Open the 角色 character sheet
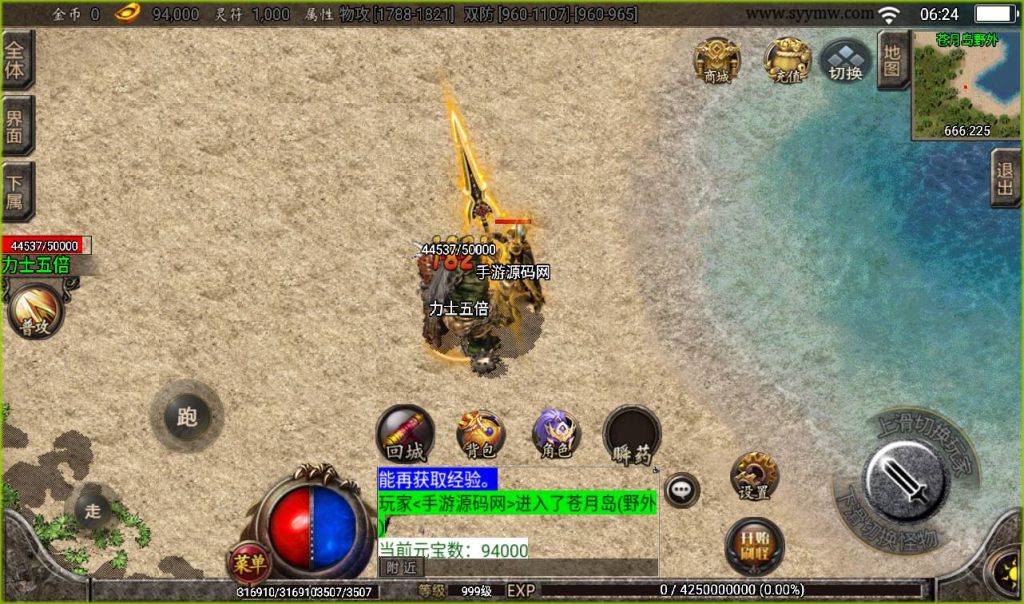Screen dimensions: 1024x604 [x=556, y=434]
